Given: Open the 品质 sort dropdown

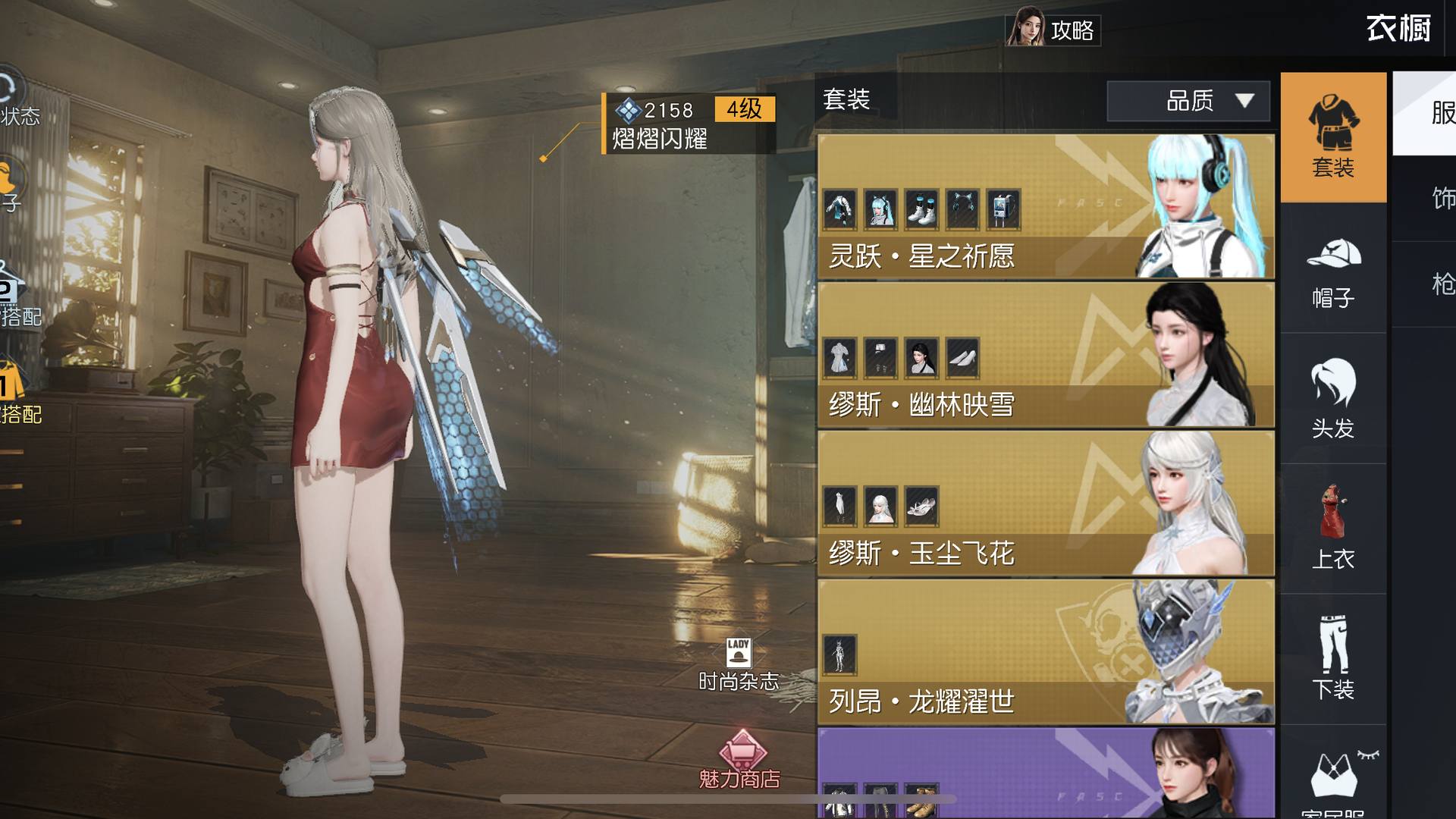Looking at the screenshot, I should (1188, 101).
